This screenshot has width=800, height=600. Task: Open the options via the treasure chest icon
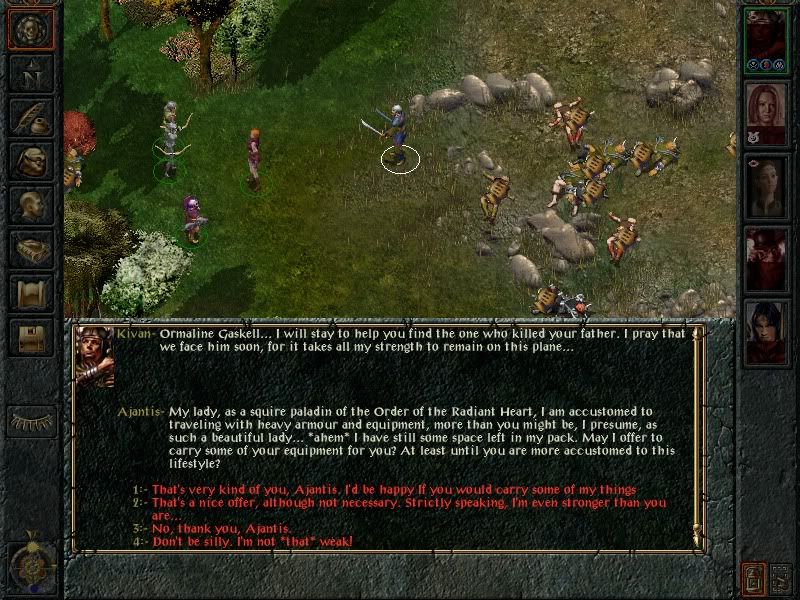(31, 337)
